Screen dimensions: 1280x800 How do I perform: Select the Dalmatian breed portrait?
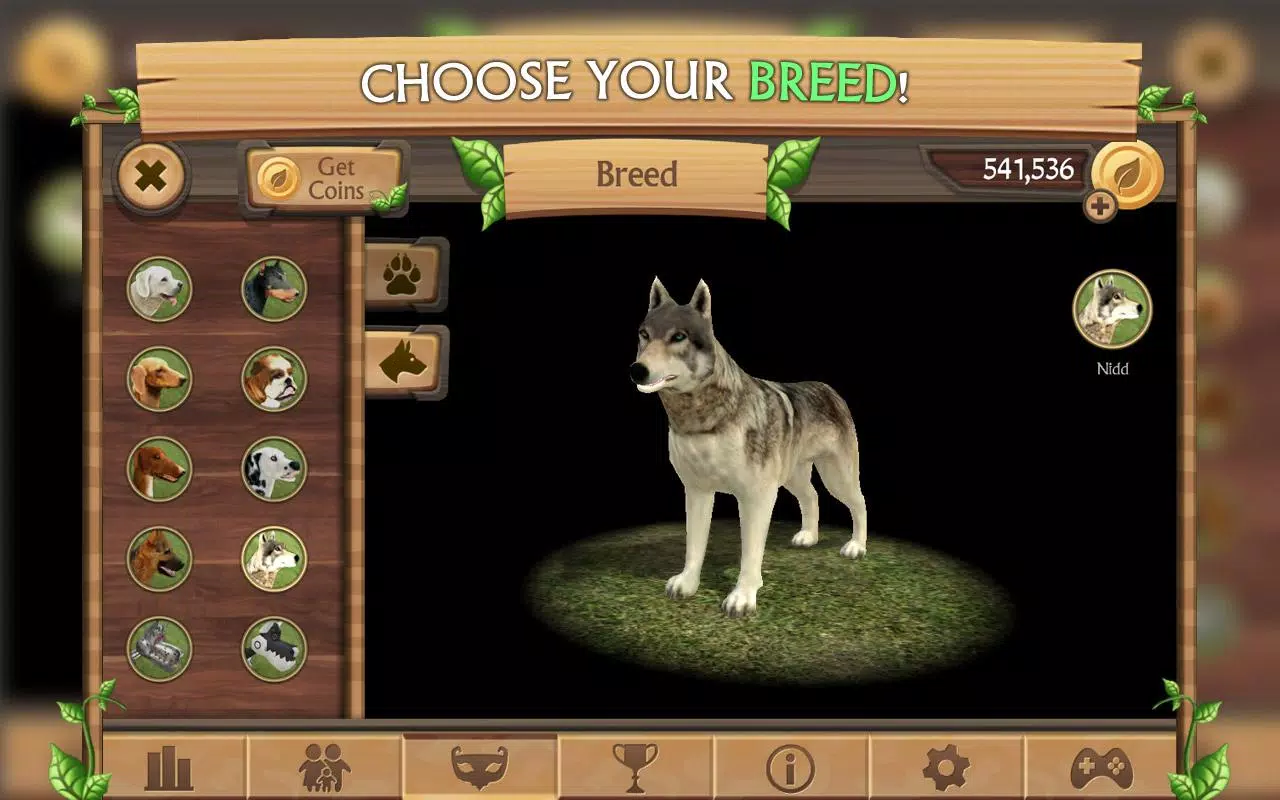point(274,468)
